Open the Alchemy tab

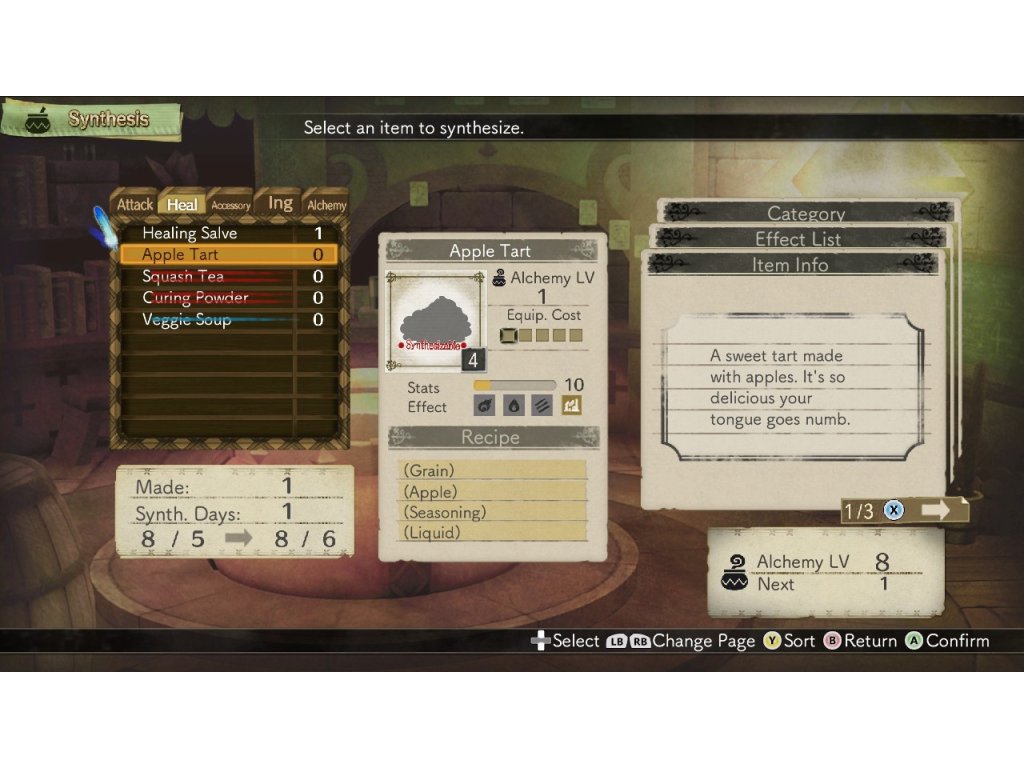pos(326,205)
